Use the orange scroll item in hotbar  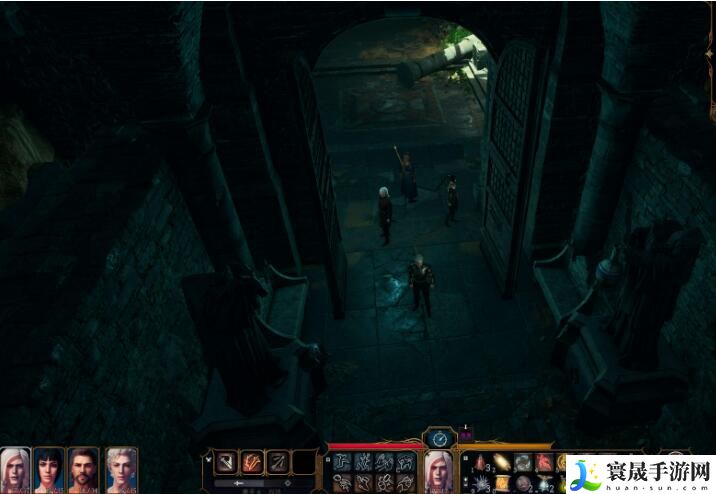(x=501, y=483)
